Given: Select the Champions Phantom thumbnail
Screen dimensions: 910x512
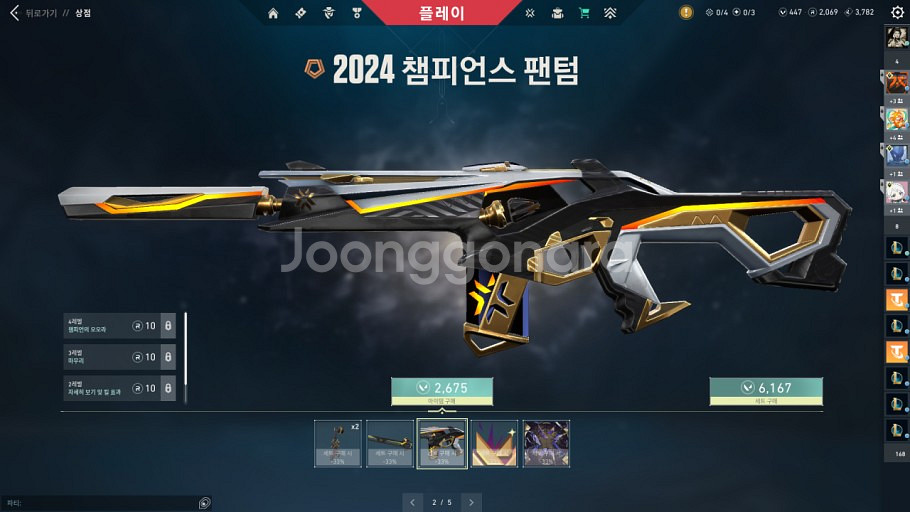Looking at the screenshot, I should click(442, 443).
